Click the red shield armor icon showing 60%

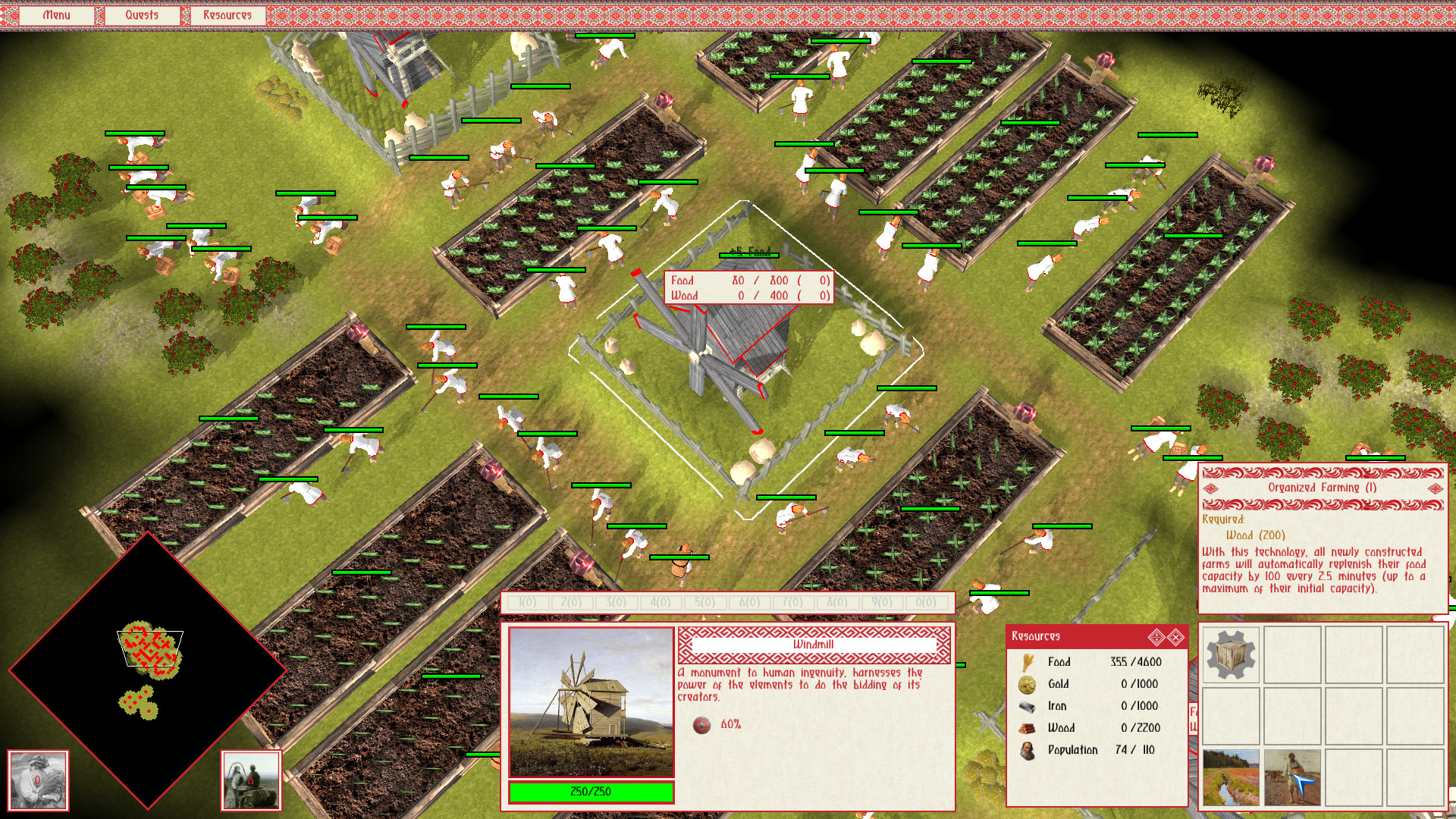(x=701, y=723)
